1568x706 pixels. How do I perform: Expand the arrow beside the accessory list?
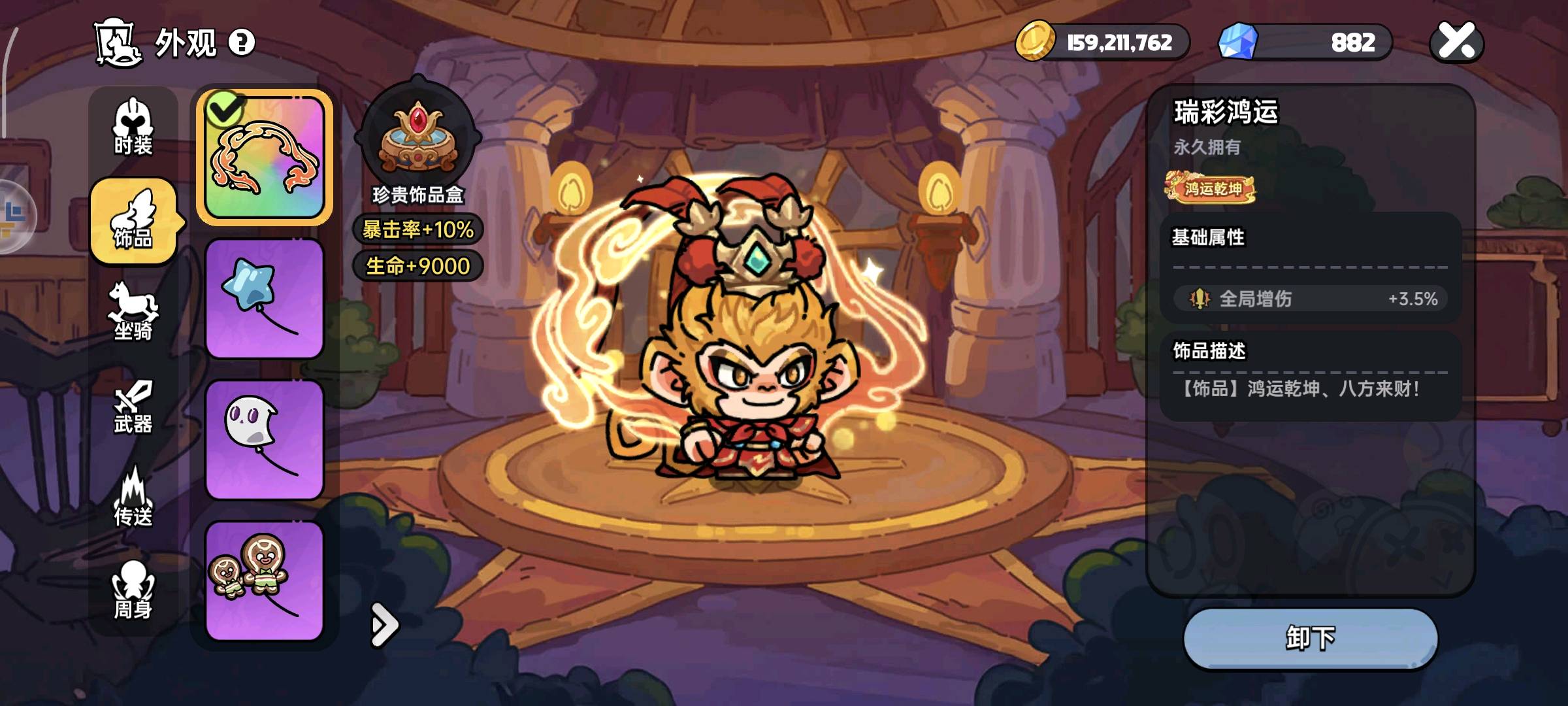point(384,625)
